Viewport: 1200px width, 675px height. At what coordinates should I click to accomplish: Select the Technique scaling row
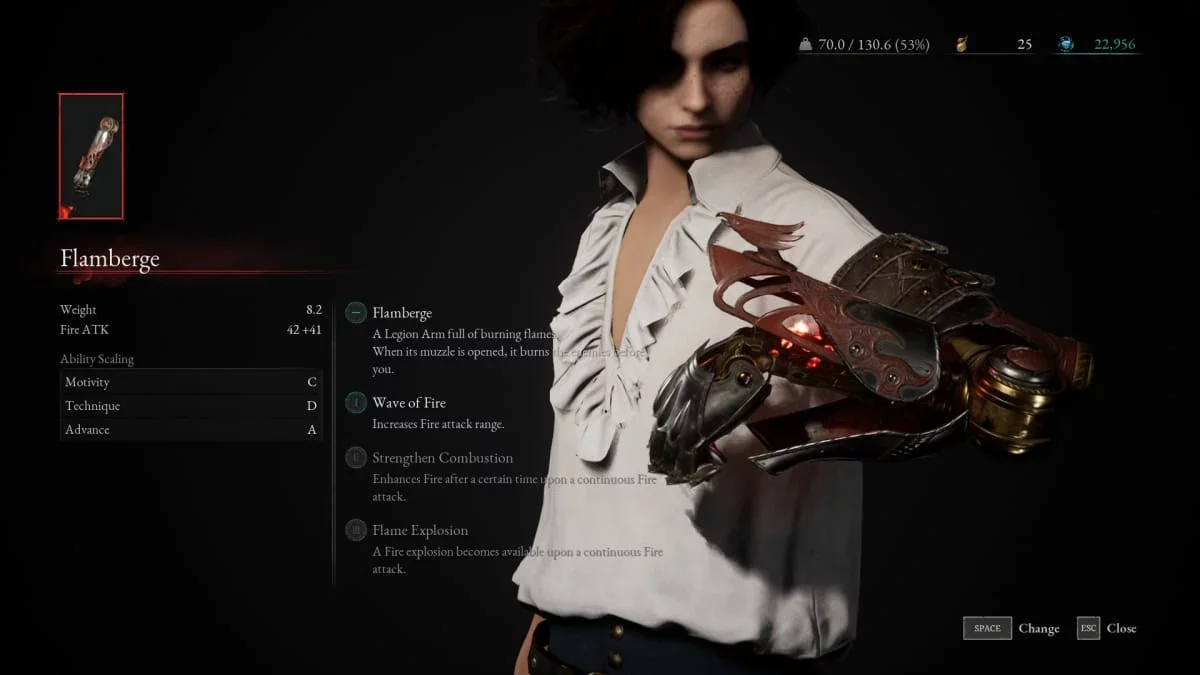[x=190, y=406]
